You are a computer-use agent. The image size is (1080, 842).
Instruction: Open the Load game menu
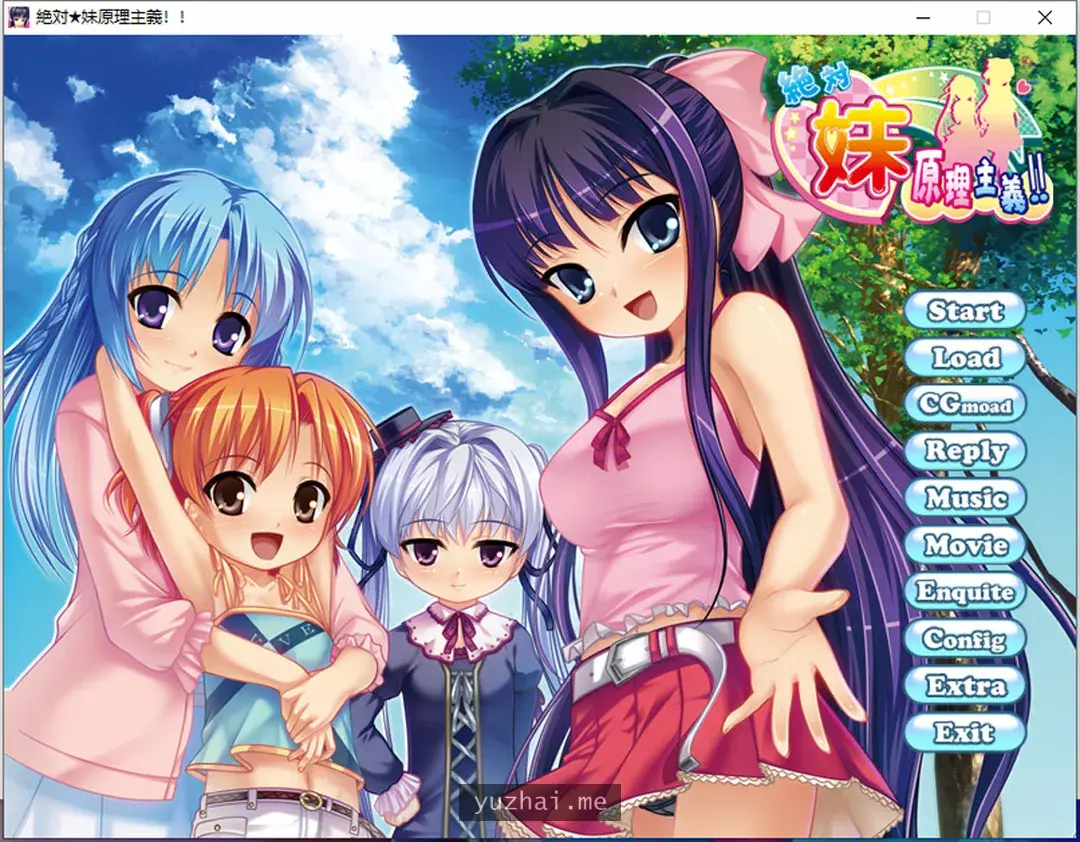point(965,358)
